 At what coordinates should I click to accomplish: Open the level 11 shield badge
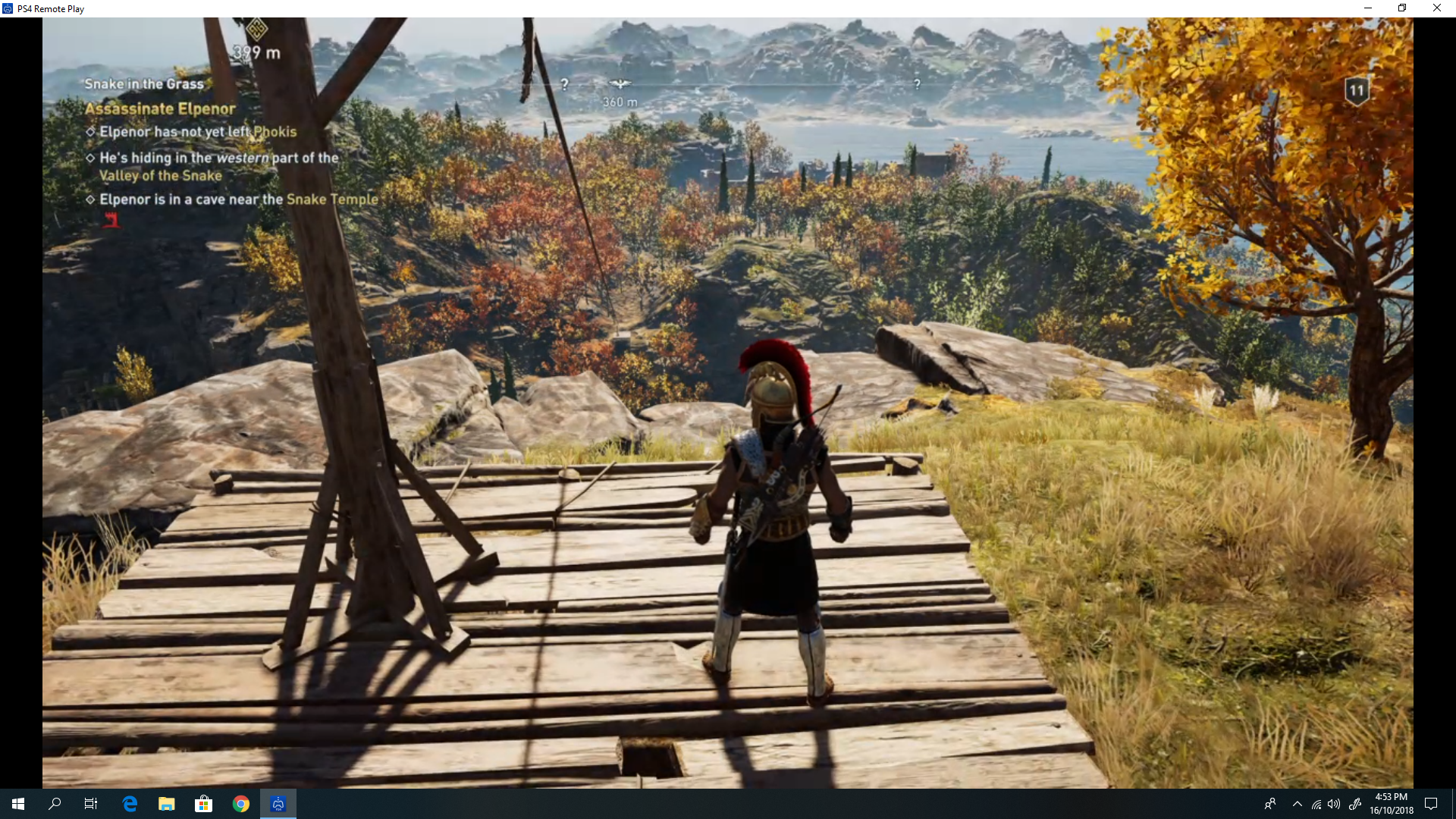[1356, 91]
